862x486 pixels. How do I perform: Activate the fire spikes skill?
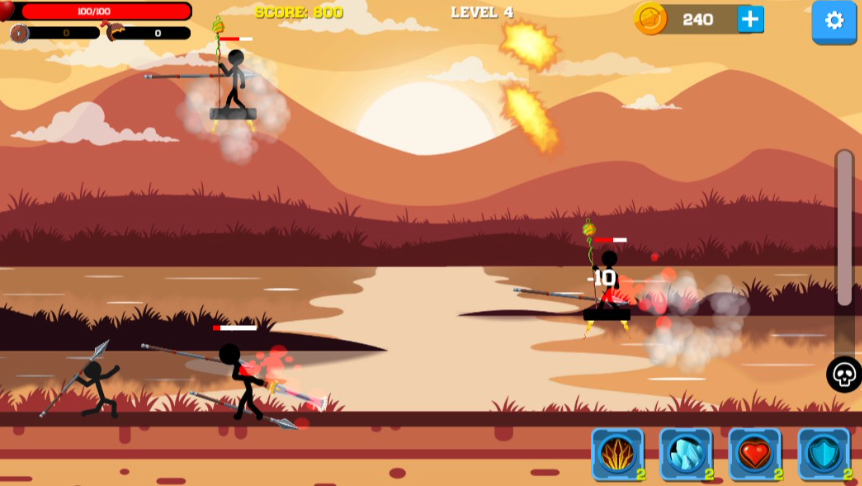(617, 454)
